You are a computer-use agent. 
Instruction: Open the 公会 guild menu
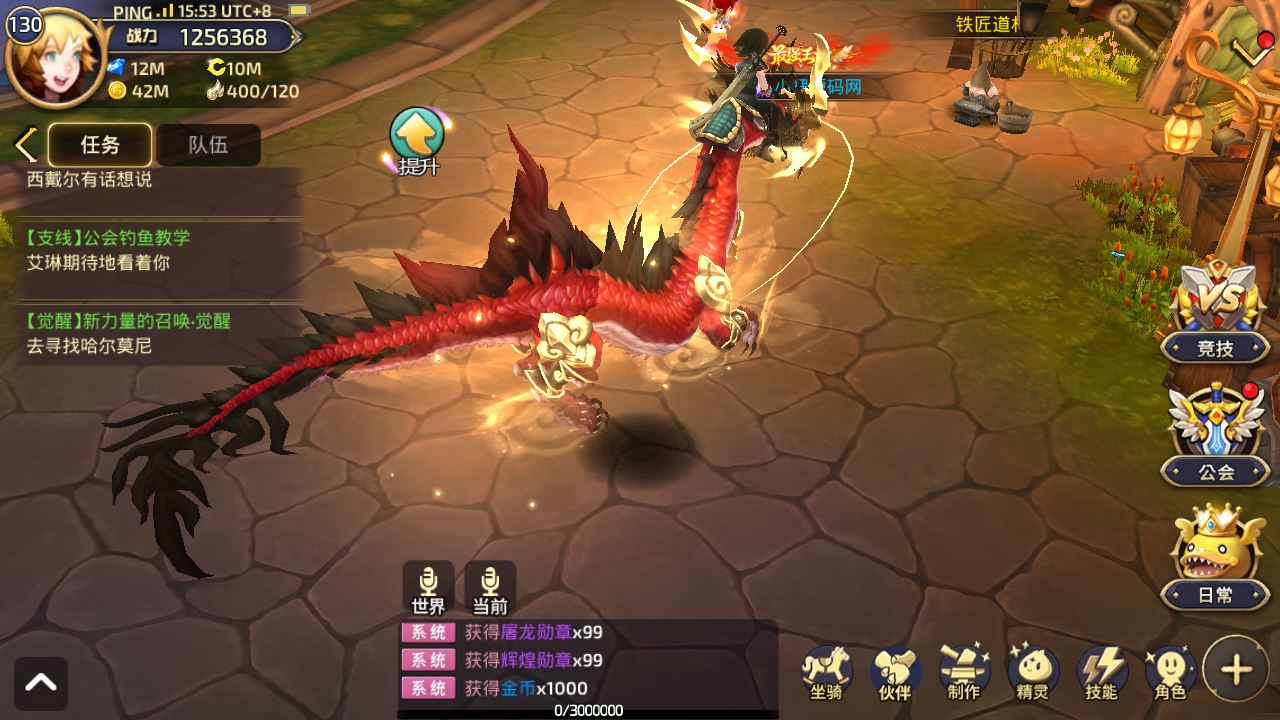click(1215, 435)
